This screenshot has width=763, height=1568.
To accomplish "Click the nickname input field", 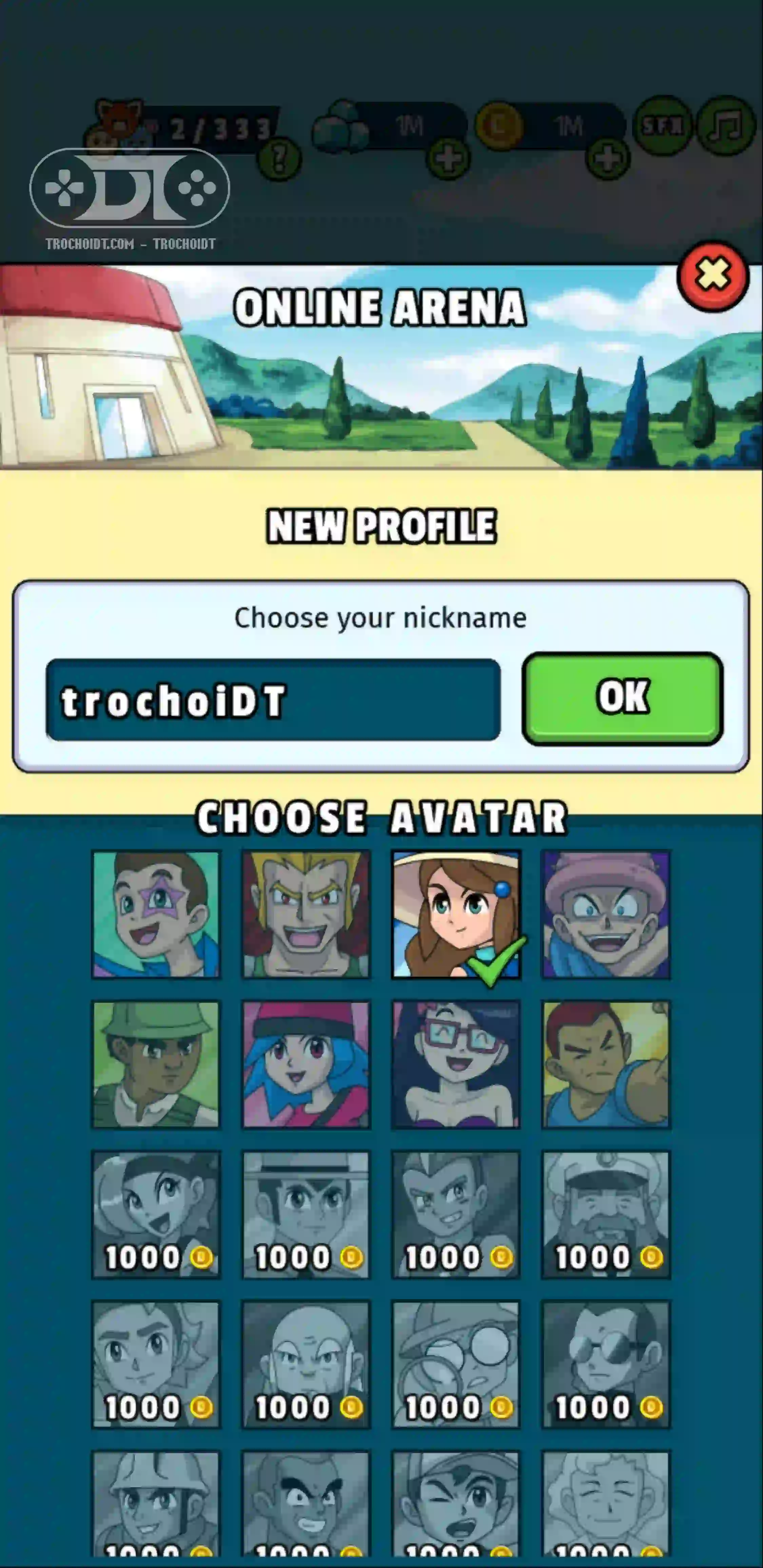I will tap(273, 700).
